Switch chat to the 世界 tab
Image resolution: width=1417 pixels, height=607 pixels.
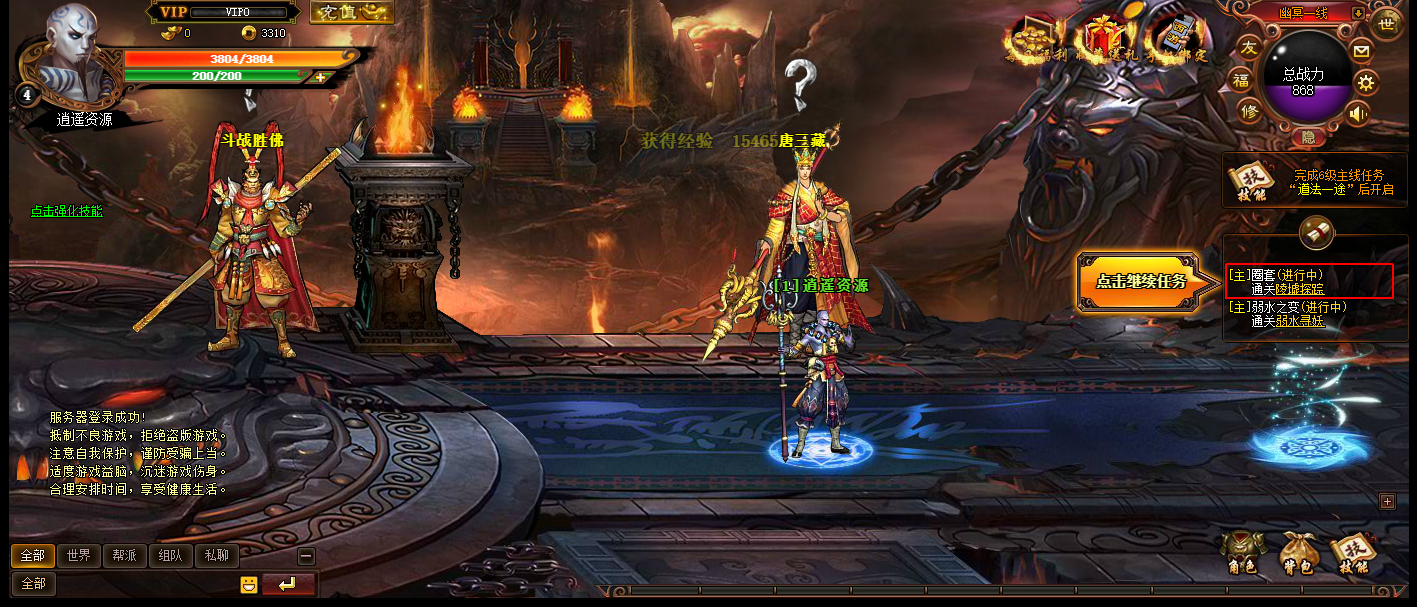[79, 556]
